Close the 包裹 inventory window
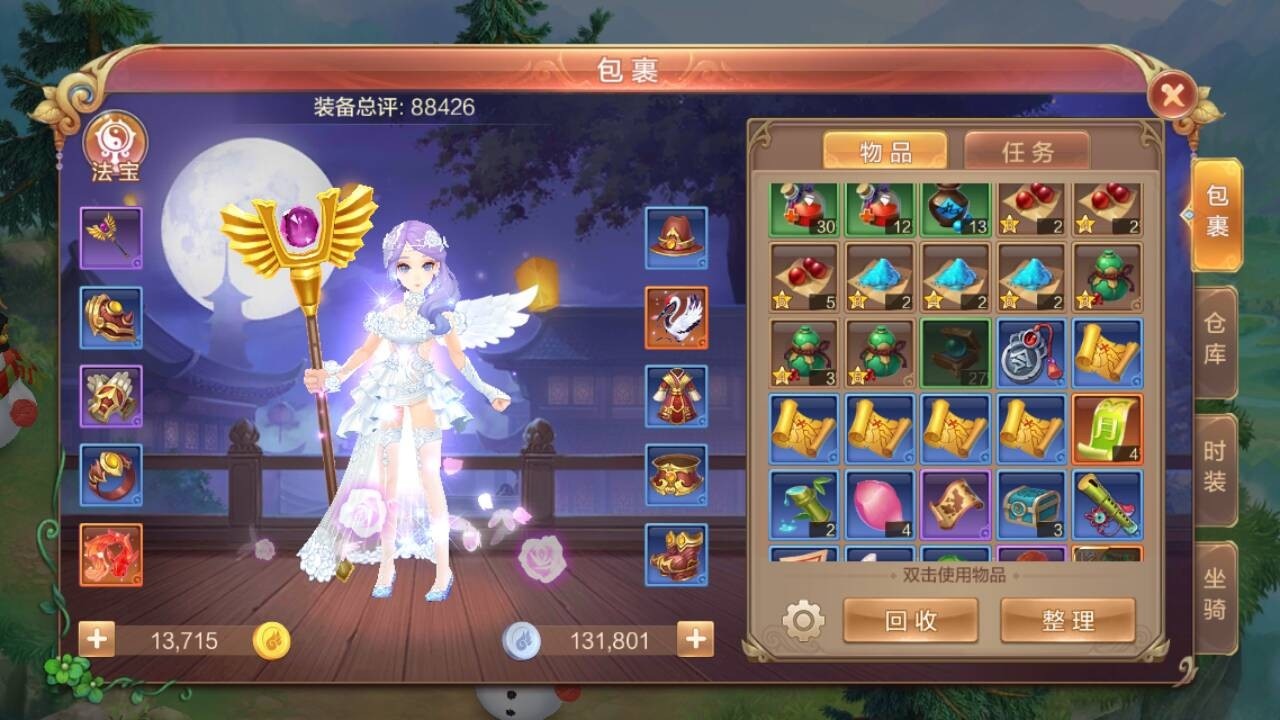Viewport: 1280px width, 720px height. pyautogui.click(x=1172, y=96)
